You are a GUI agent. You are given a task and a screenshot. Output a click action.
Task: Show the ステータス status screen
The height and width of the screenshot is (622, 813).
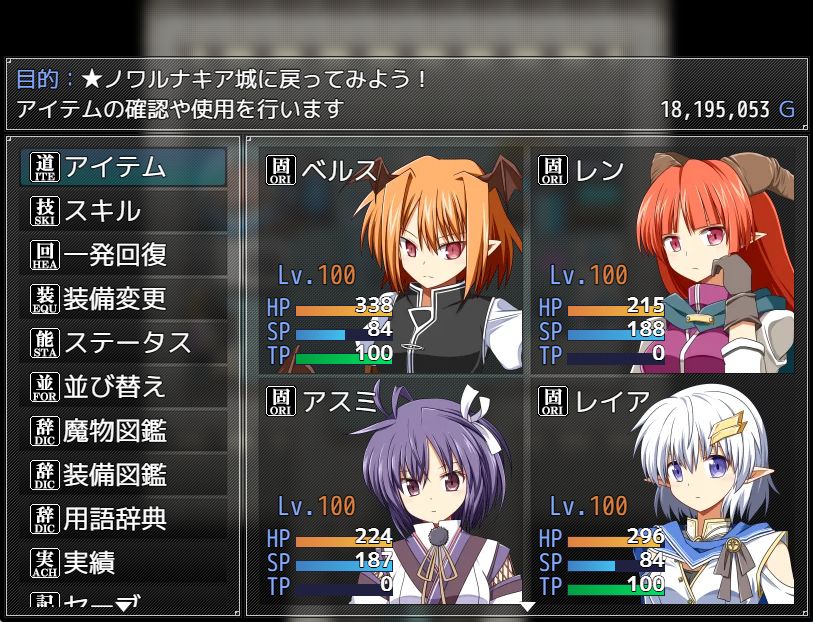(123, 343)
